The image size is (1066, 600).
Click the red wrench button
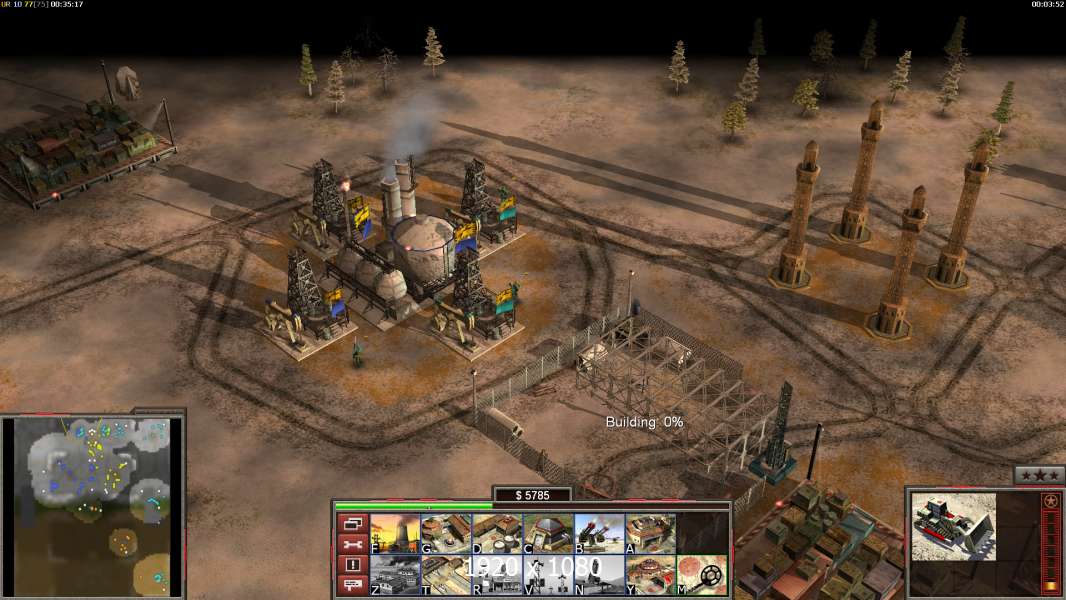(352, 544)
